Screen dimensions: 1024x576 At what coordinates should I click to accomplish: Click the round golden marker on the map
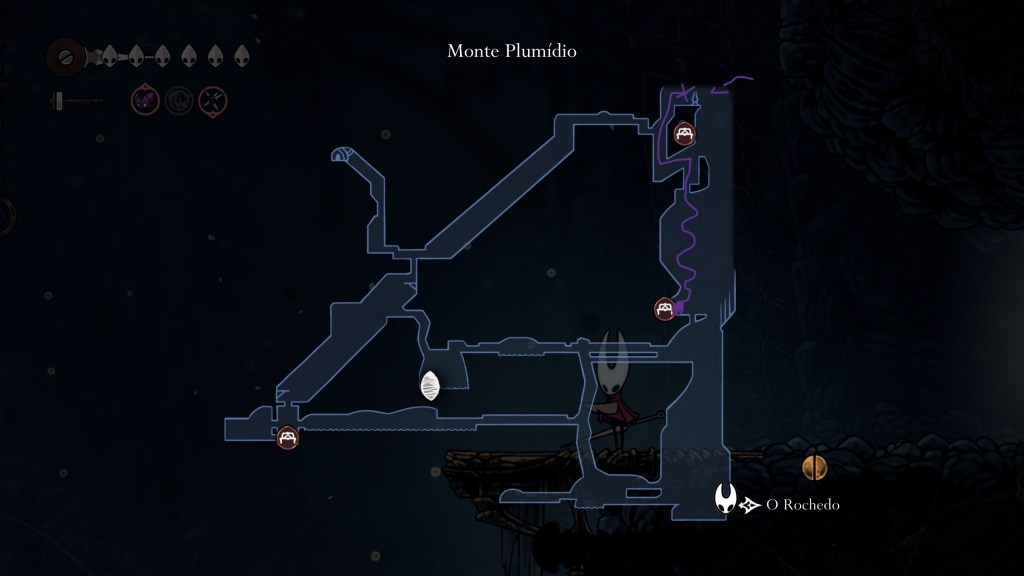(815, 466)
